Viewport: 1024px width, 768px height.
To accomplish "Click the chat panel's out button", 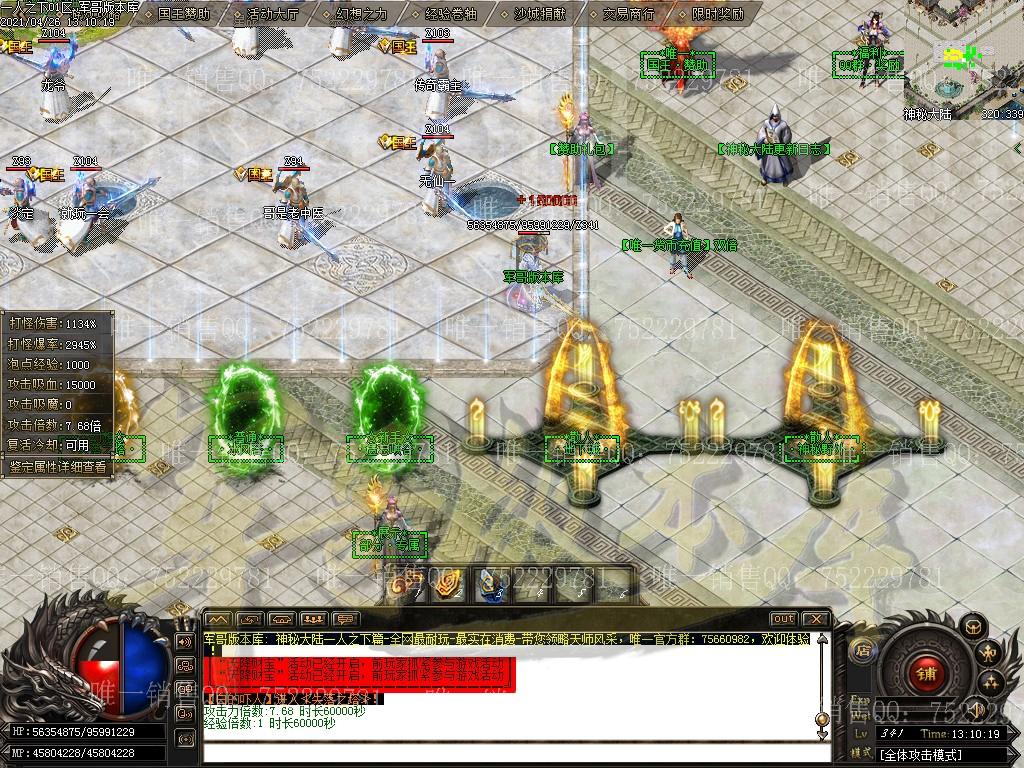I will [x=784, y=619].
